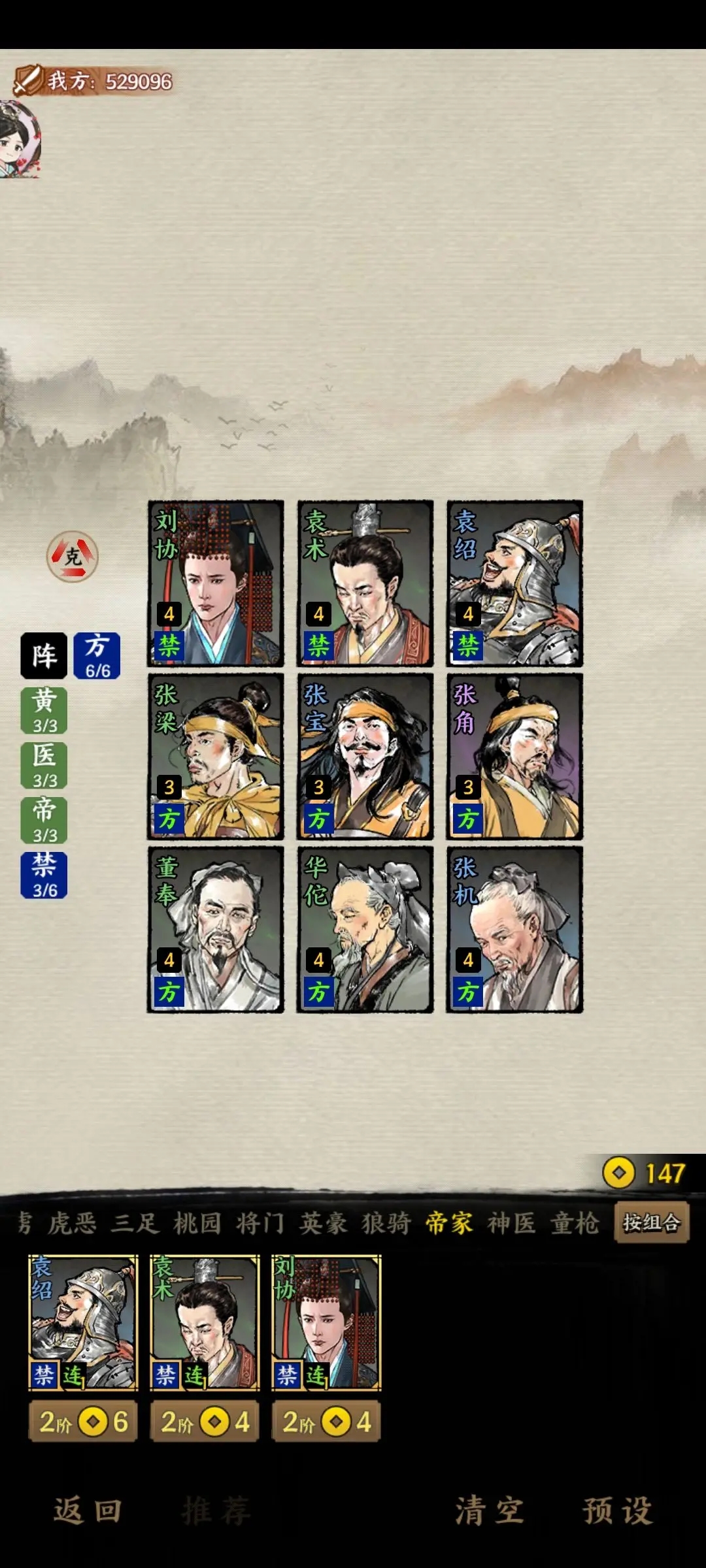Pick the 袁术 card in the roster

205,1322
